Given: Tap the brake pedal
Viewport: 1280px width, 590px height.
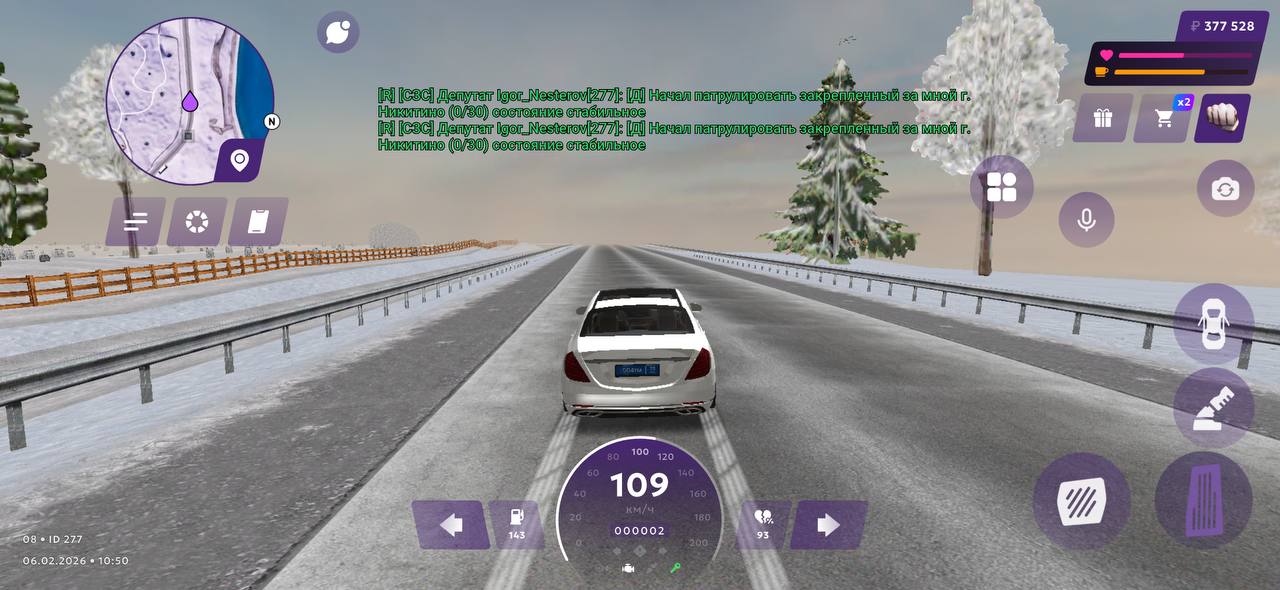Looking at the screenshot, I should click(x=1082, y=501).
